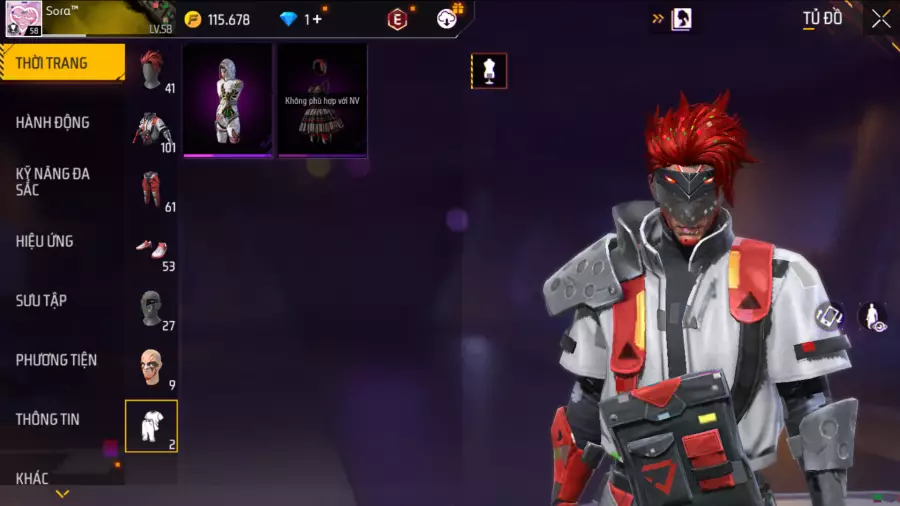The image size is (900, 506).
Task: Select the plaid dress outfit set
Action: [322, 100]
